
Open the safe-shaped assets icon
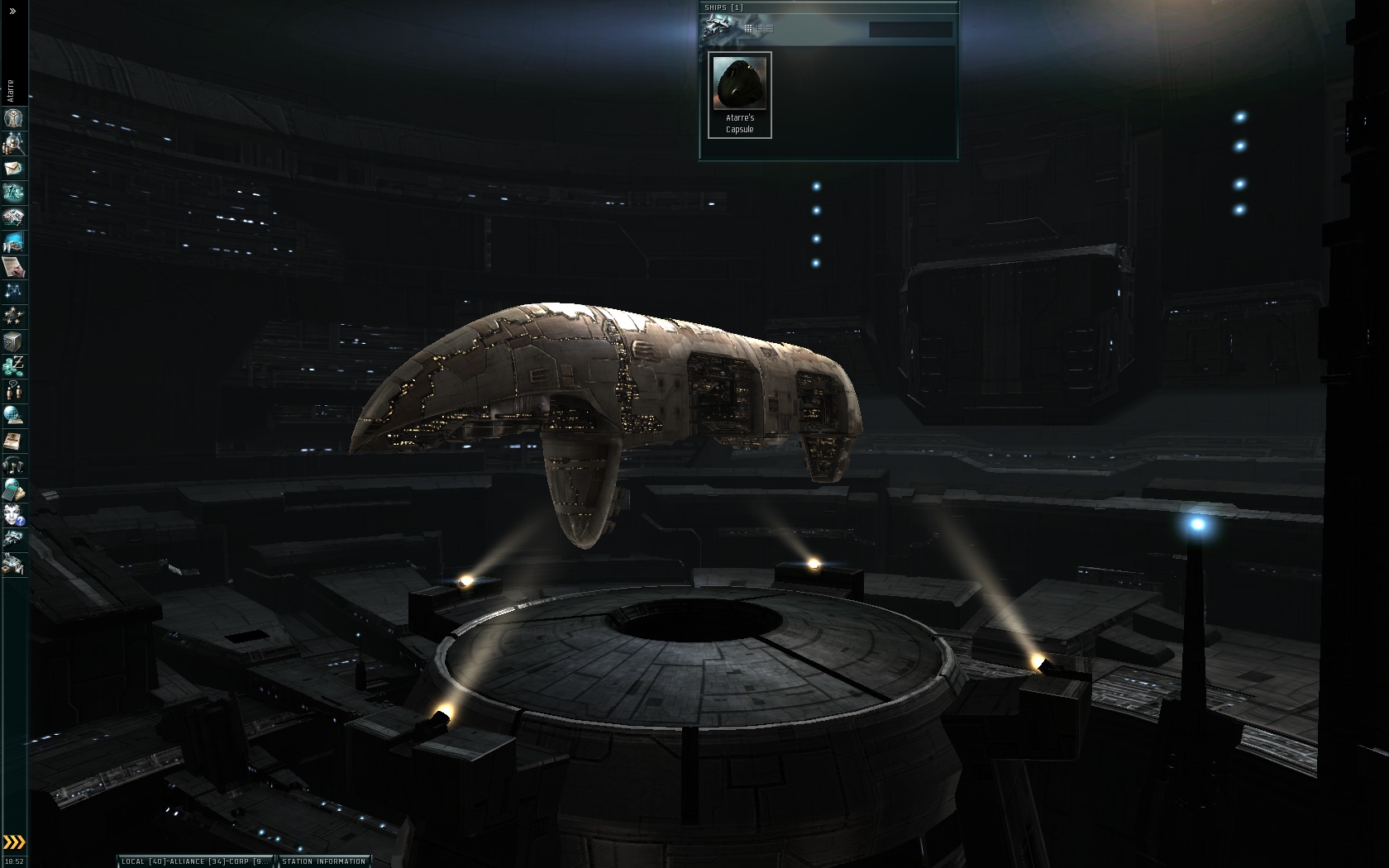click(x=13, y=341)
